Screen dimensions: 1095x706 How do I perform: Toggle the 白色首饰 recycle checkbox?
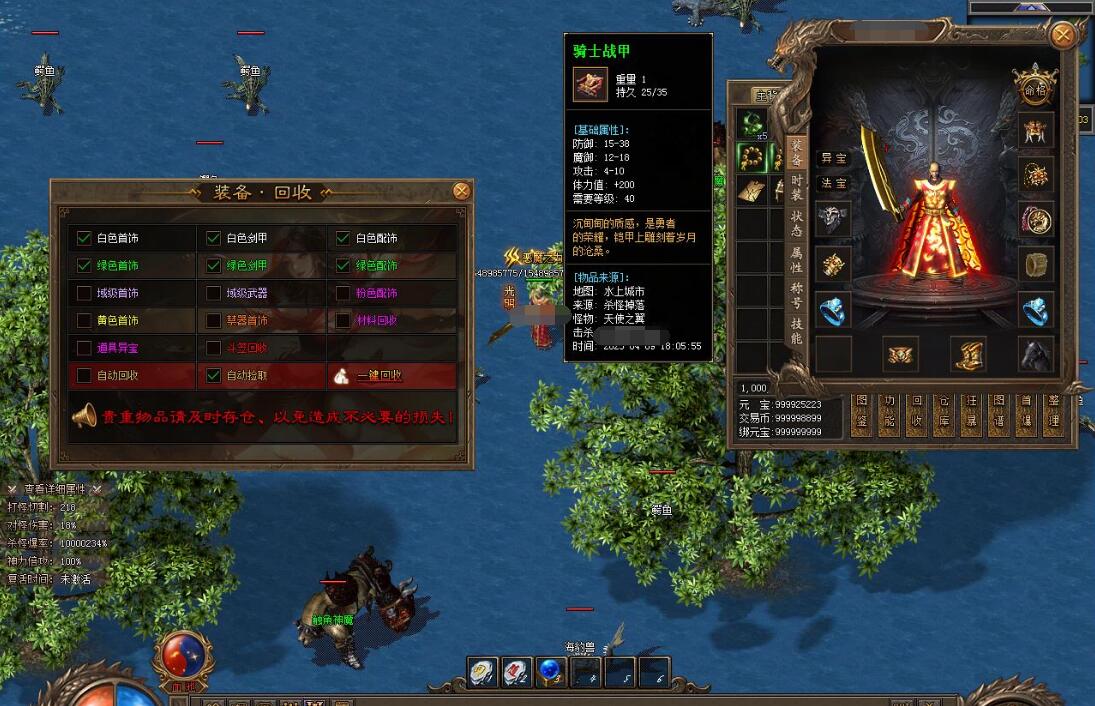84,238
